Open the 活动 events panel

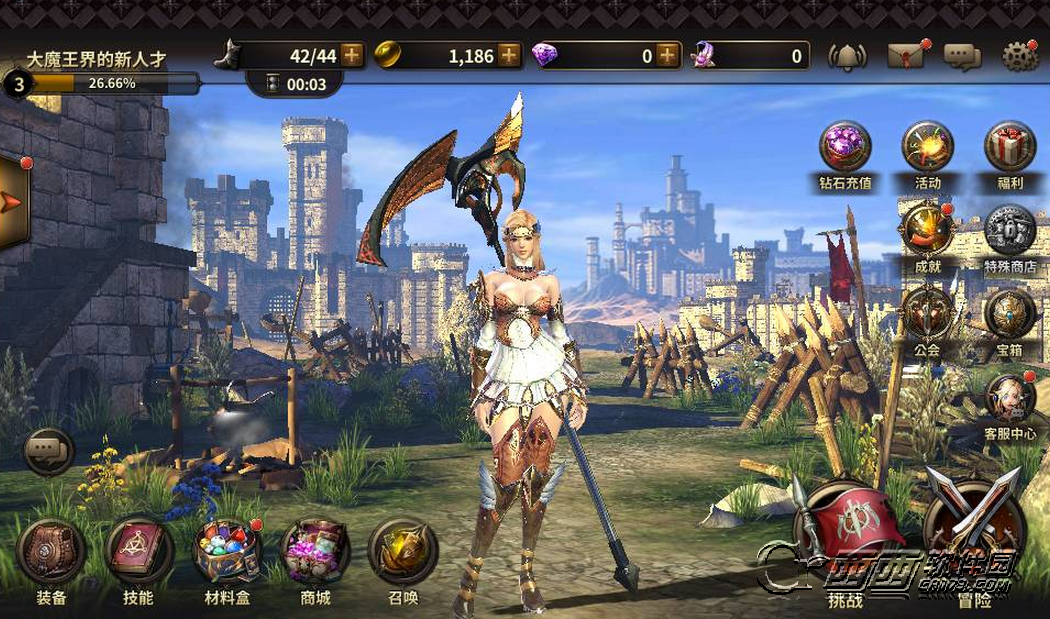pyautogui.click(x=927, y=148)
